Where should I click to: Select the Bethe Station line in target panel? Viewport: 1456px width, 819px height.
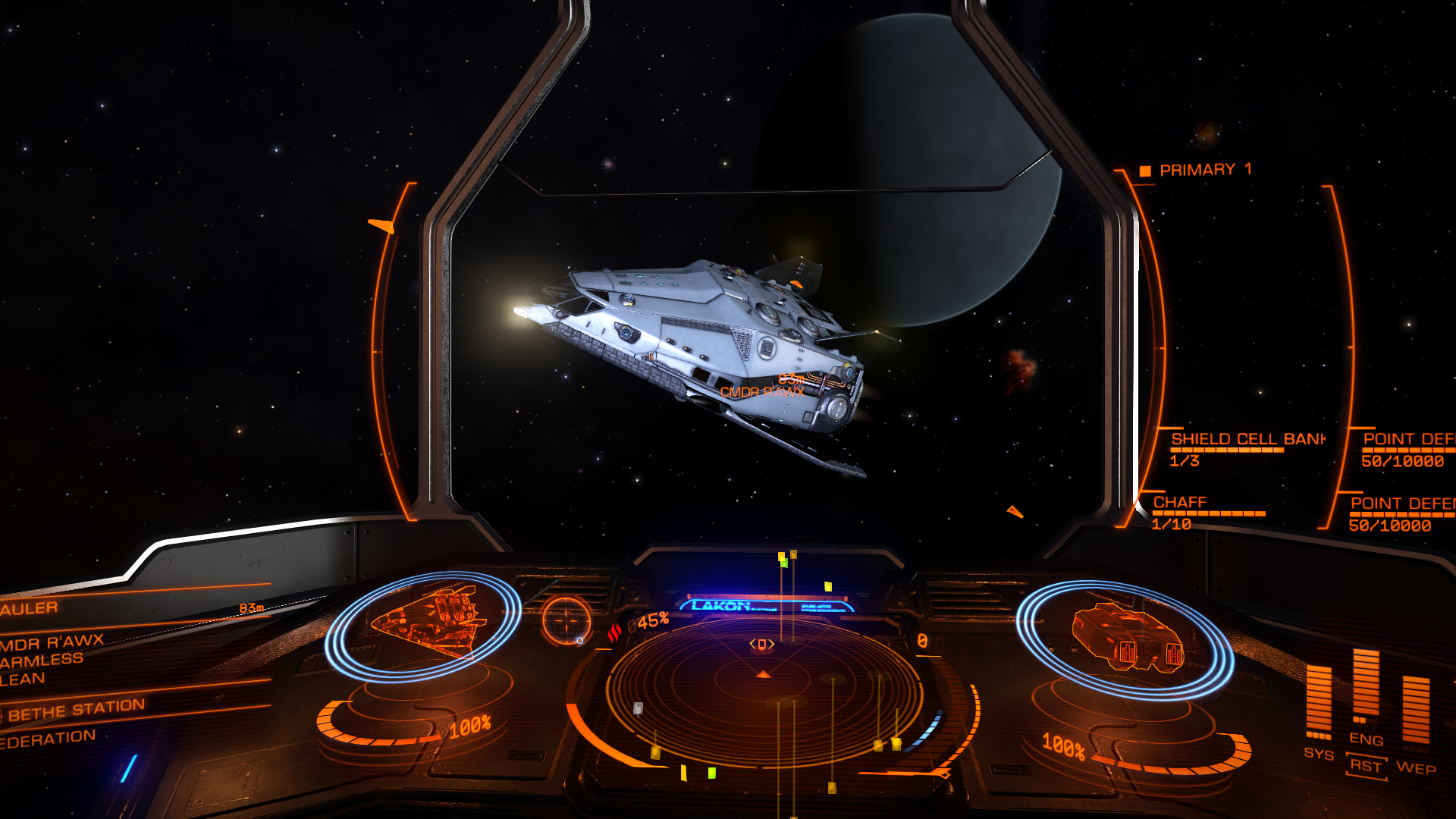click(x=76, y=711)
